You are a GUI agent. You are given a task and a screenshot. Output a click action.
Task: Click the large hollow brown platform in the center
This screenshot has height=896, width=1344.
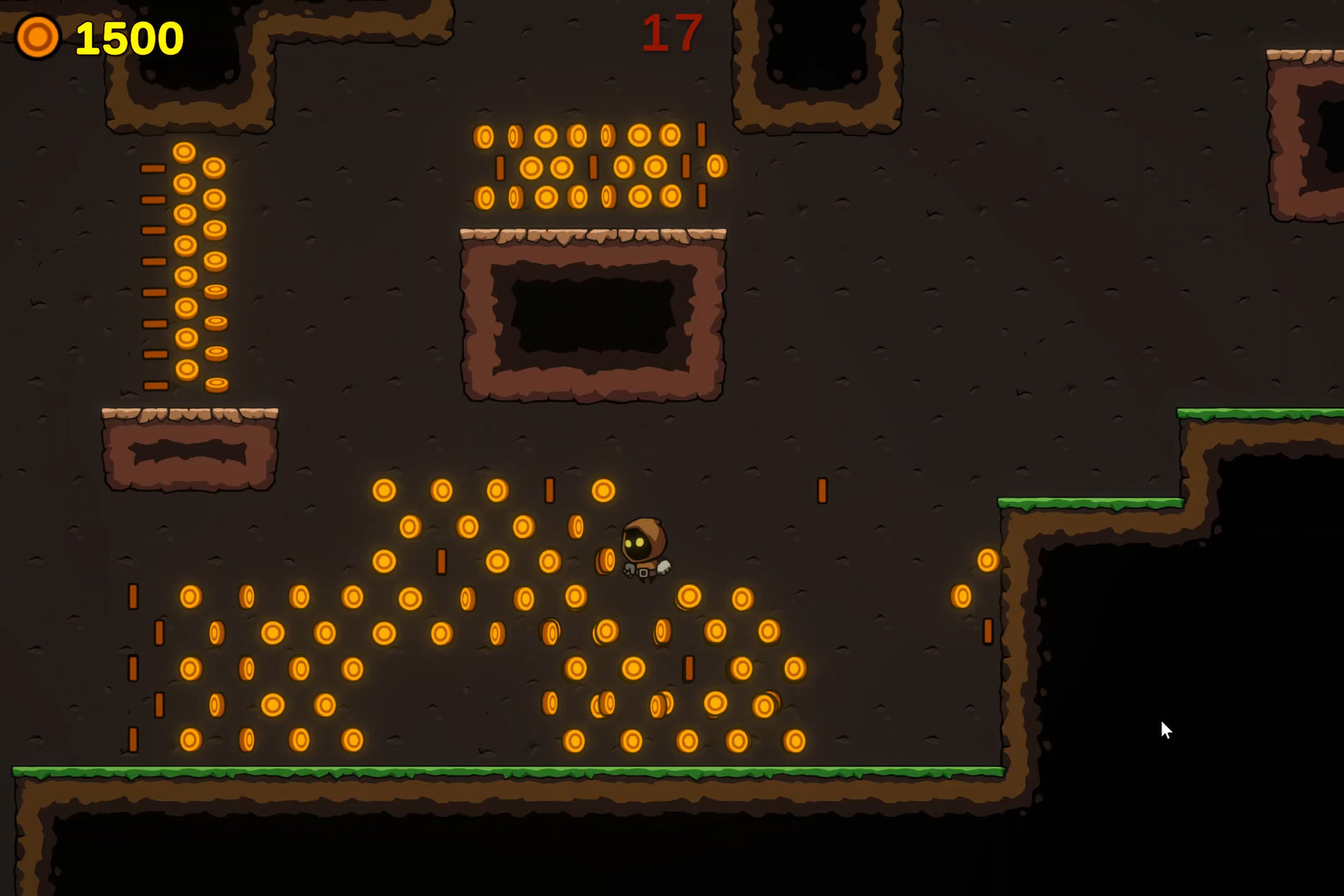click(x=593, y=315)
